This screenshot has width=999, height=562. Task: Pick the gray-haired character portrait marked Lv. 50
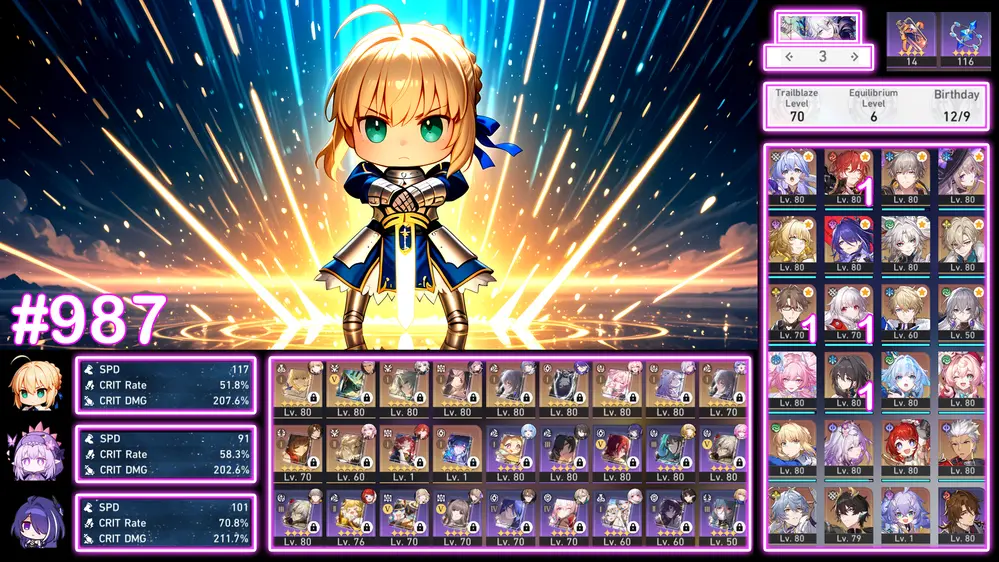click(x=962, y=310)
